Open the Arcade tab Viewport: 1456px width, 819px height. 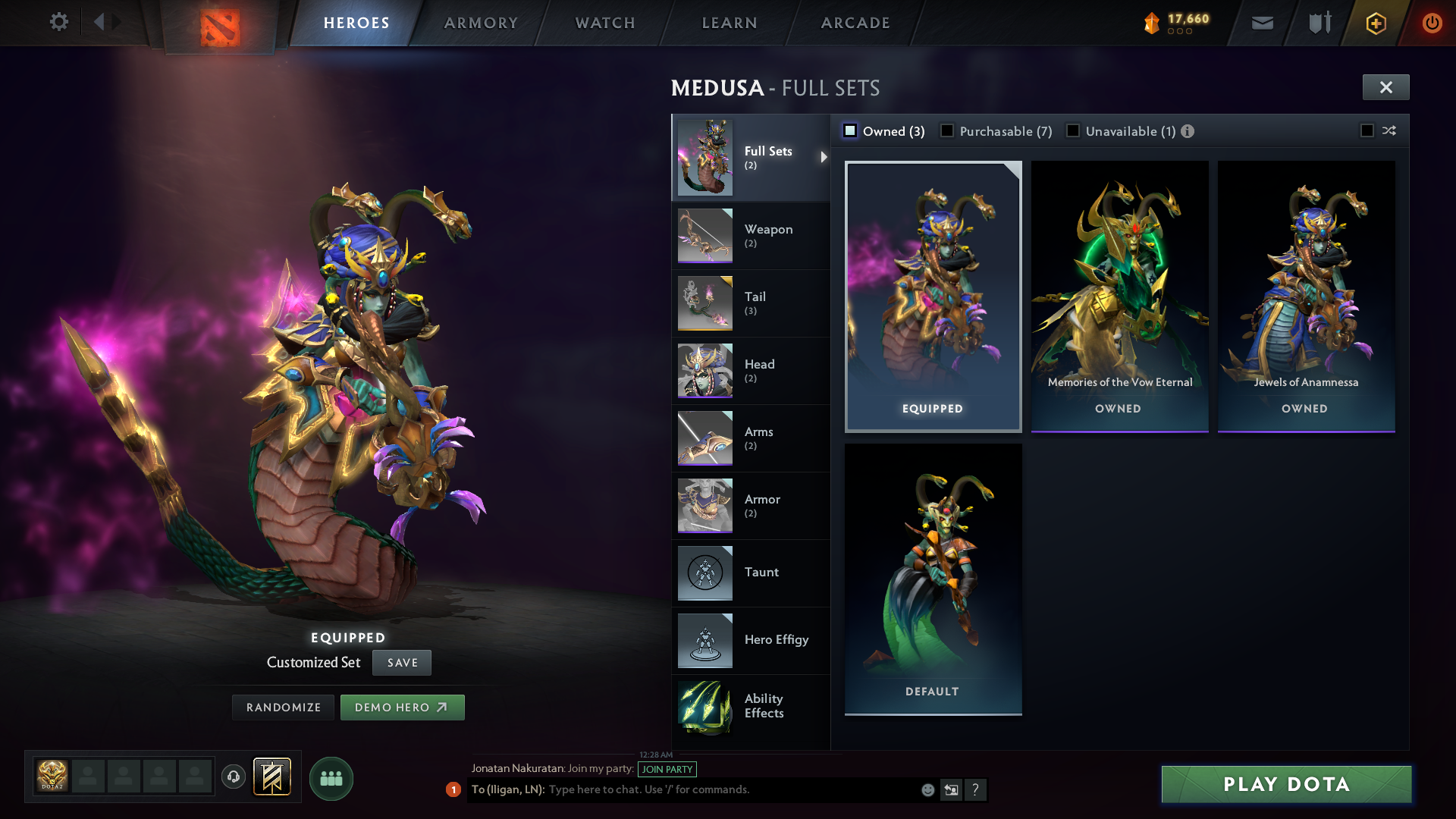[x=855, y=23]
